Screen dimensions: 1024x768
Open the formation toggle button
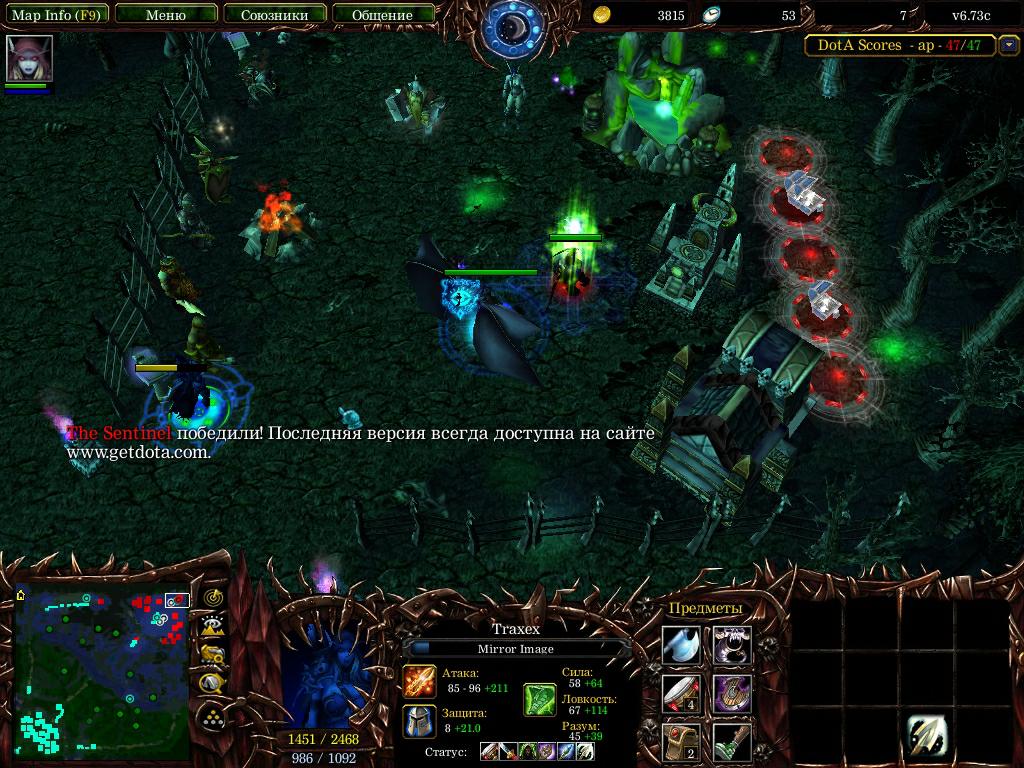click(x=212, y=716)
